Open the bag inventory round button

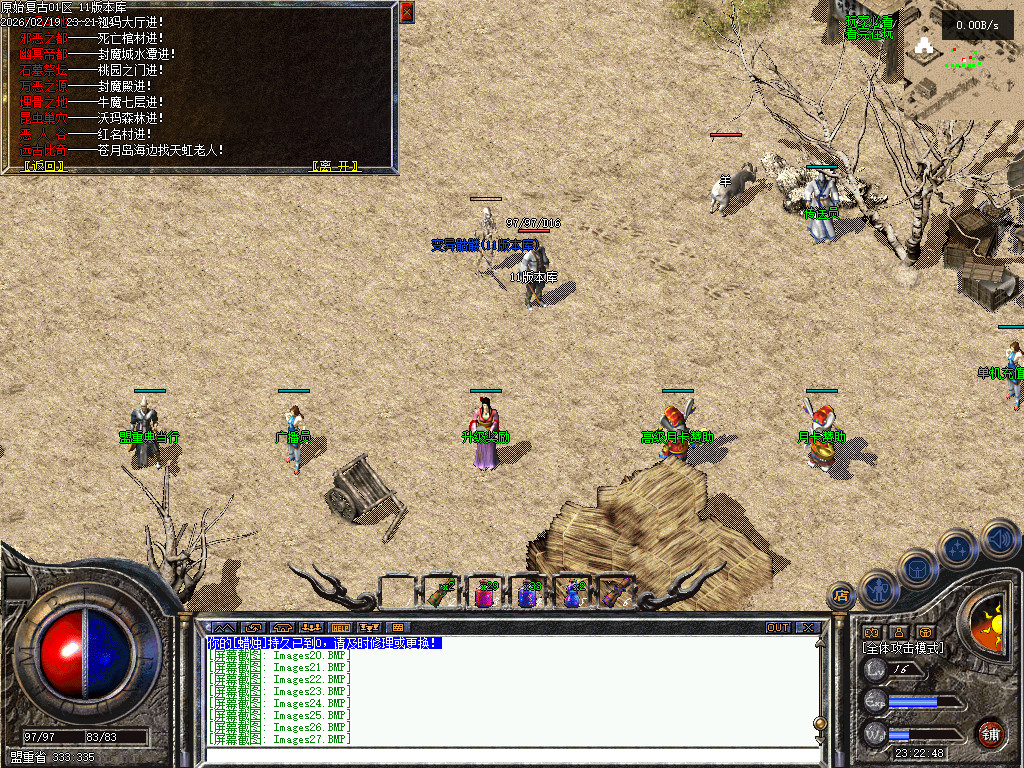[918, 568]
